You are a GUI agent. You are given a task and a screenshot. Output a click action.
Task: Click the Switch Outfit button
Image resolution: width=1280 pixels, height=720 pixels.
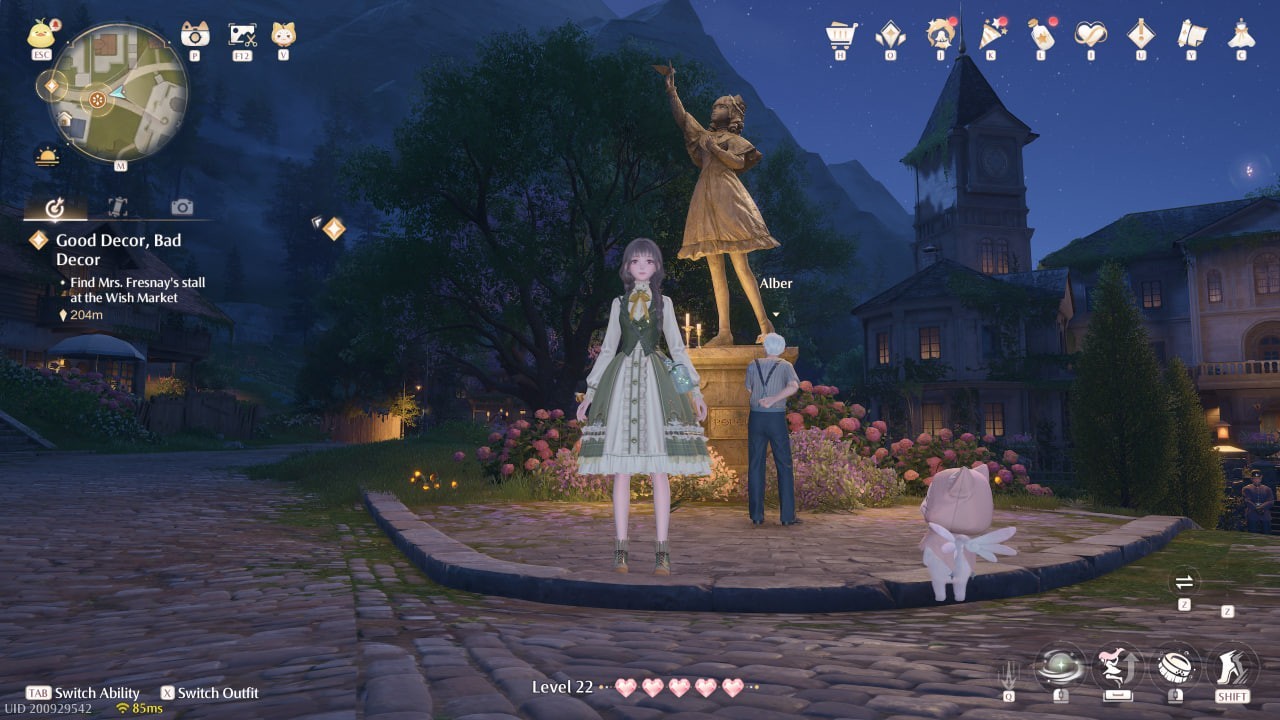point(210,693)
